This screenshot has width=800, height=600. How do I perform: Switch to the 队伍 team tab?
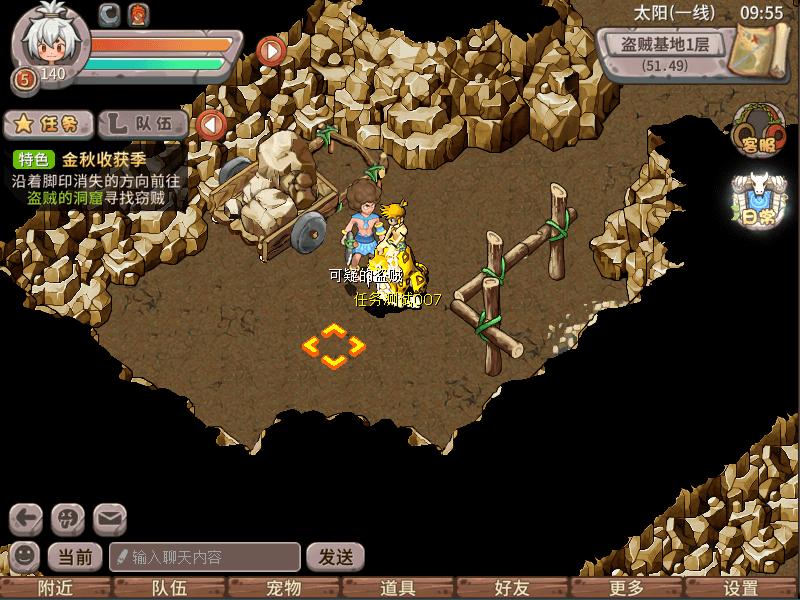click(x=146, y=124)
